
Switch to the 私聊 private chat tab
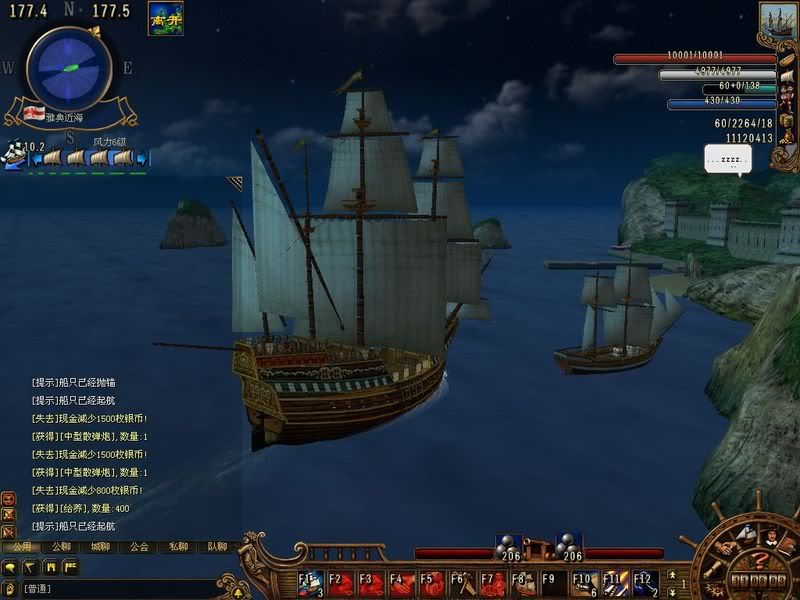pyautogui.click(x=178, y=547)
